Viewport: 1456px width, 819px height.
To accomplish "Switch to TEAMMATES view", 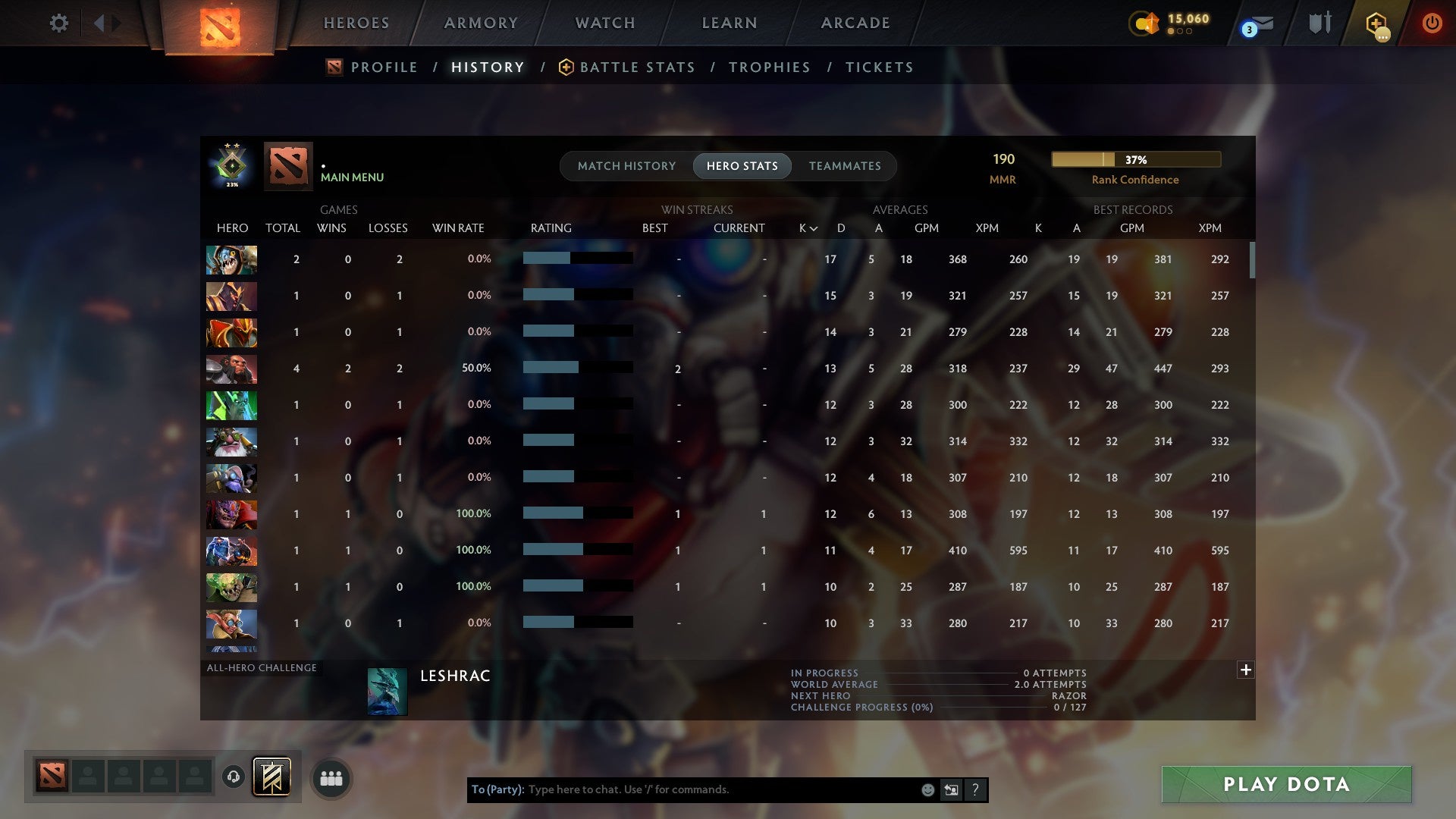I will 845,165.
